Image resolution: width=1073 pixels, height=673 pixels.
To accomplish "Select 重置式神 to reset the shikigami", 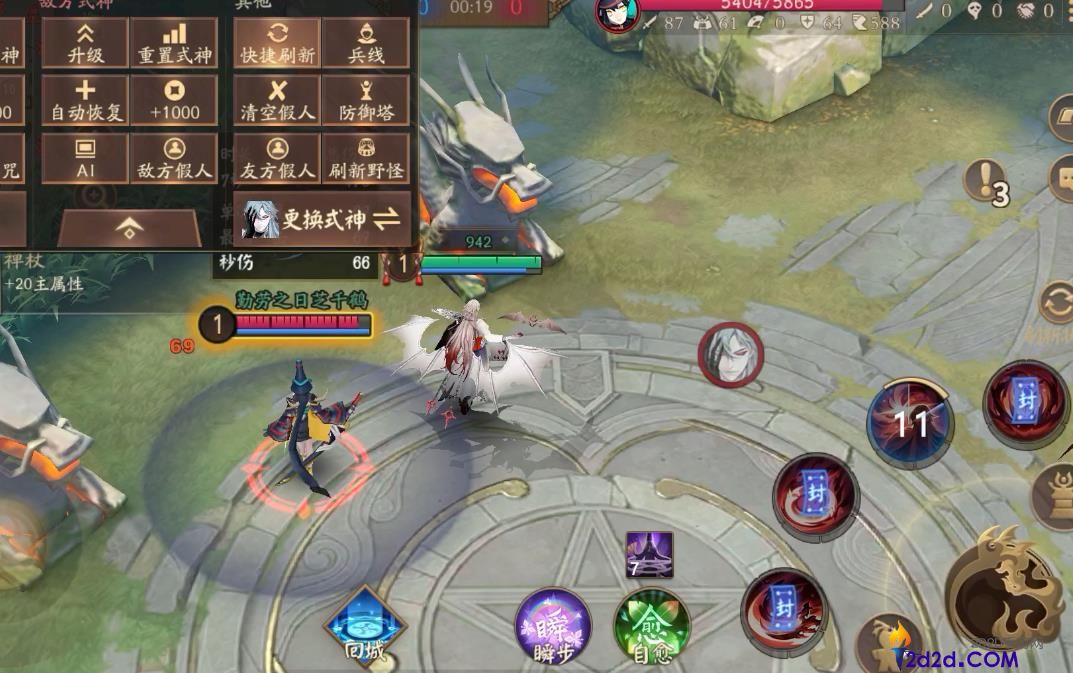I will [x=174, y=44].
